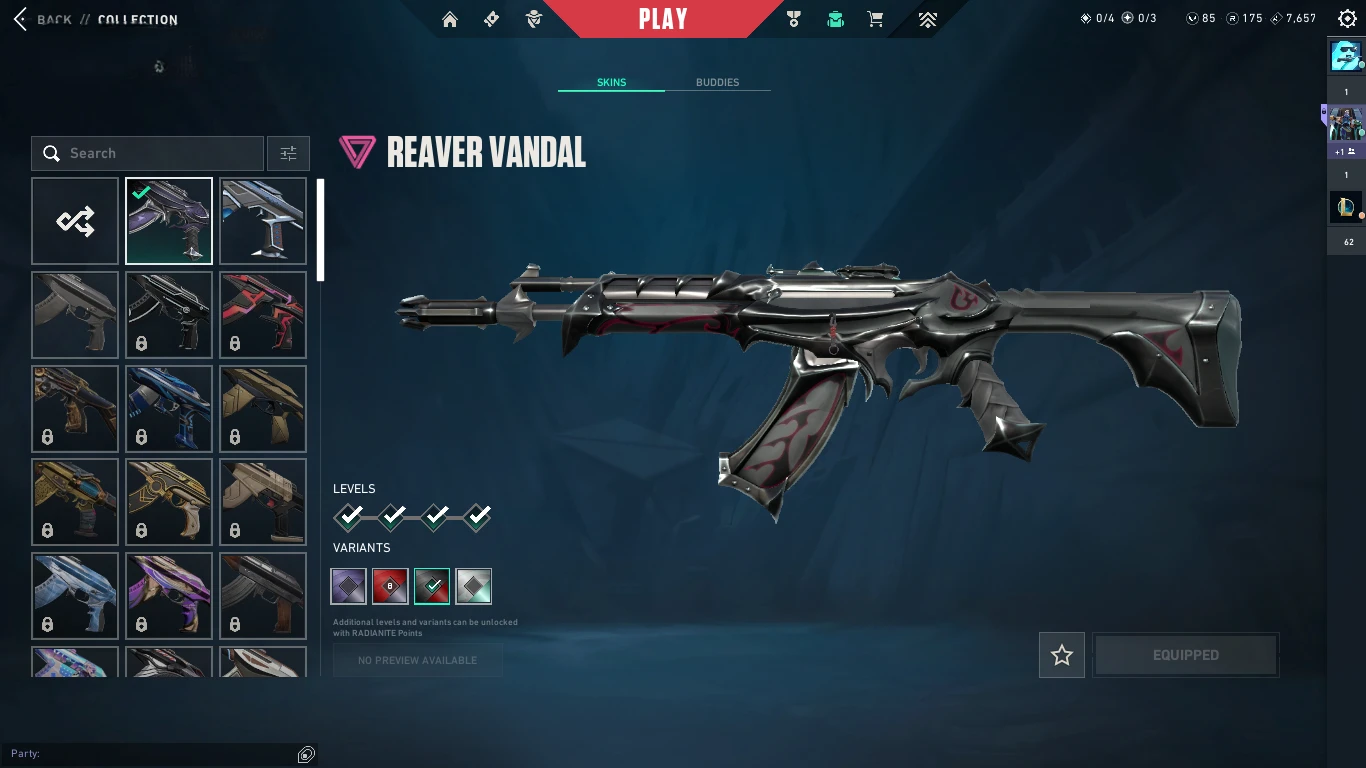The height and width of the screenshot is (768, 1366).
Task: Open the store shopping cart icon
Action: tap(875, 19)
